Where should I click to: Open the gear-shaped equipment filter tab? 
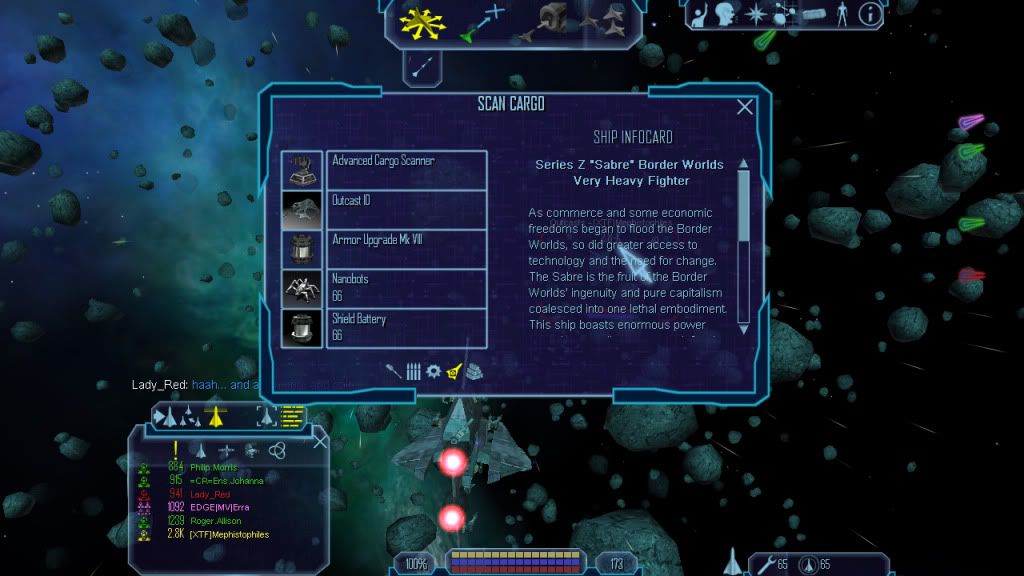[433, 371]
